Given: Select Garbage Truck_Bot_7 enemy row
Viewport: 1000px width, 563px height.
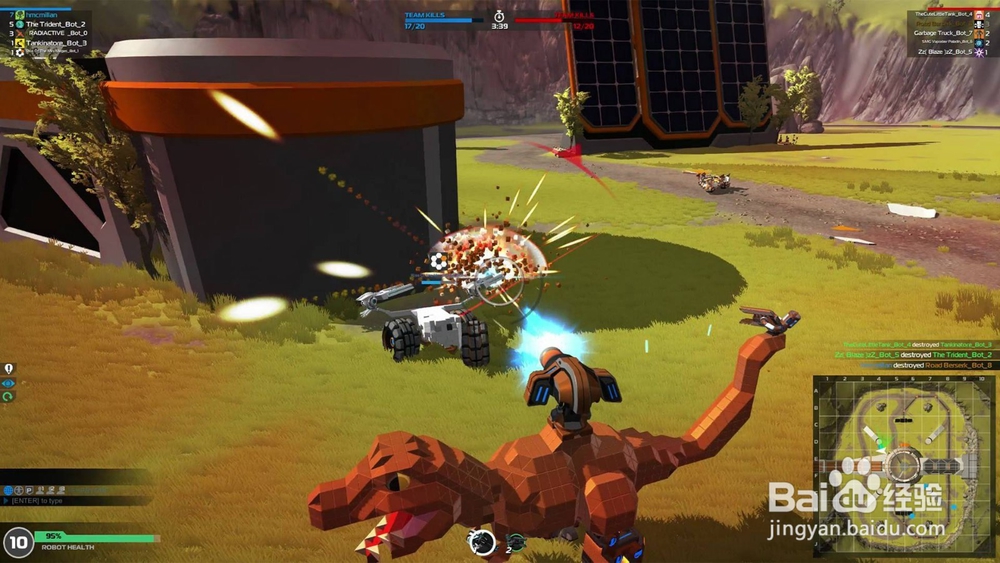Looking at the screenshot, I should 943,33.
